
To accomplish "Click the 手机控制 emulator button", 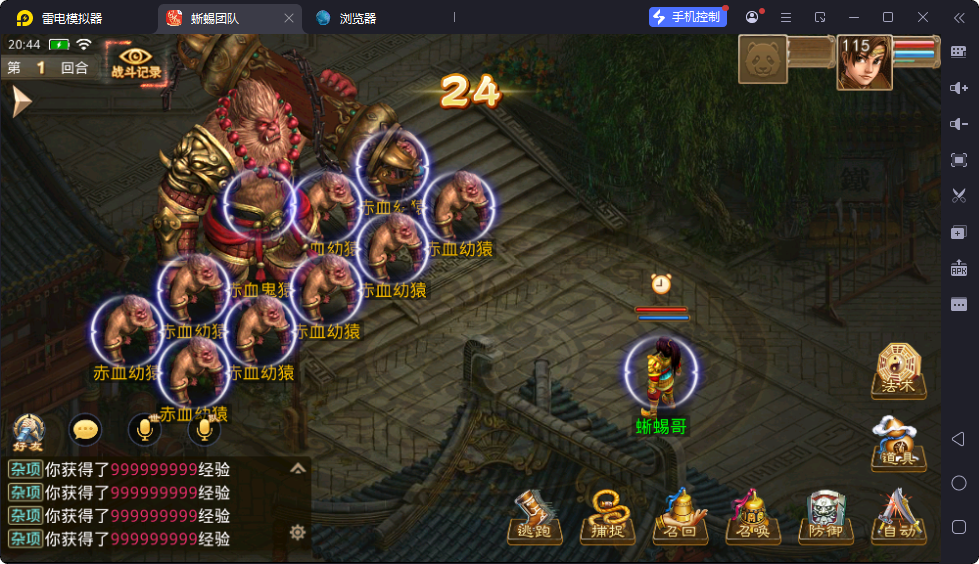I will click(687, 17).
